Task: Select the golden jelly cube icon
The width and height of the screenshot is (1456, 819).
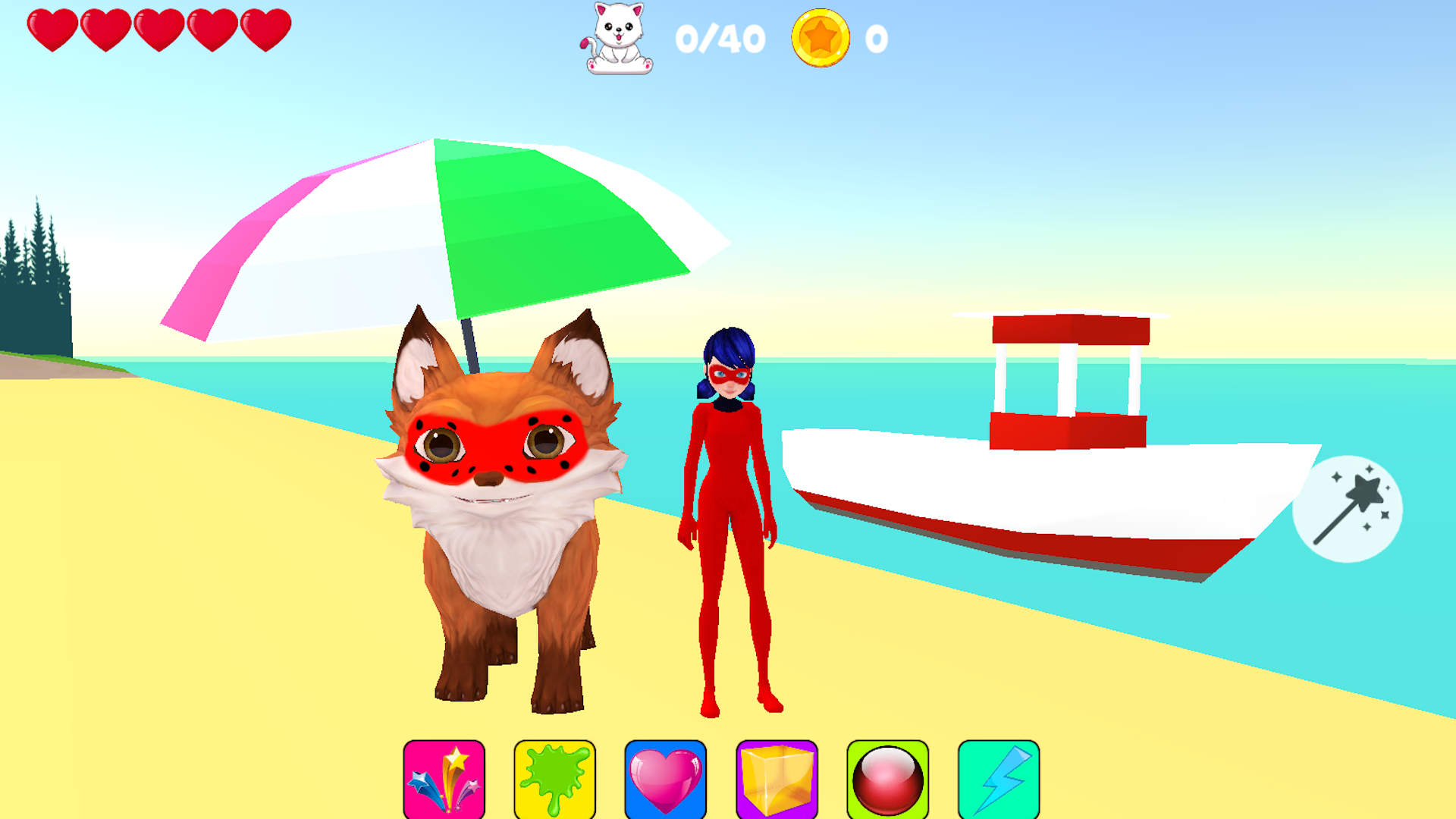Action: (775, 780)
